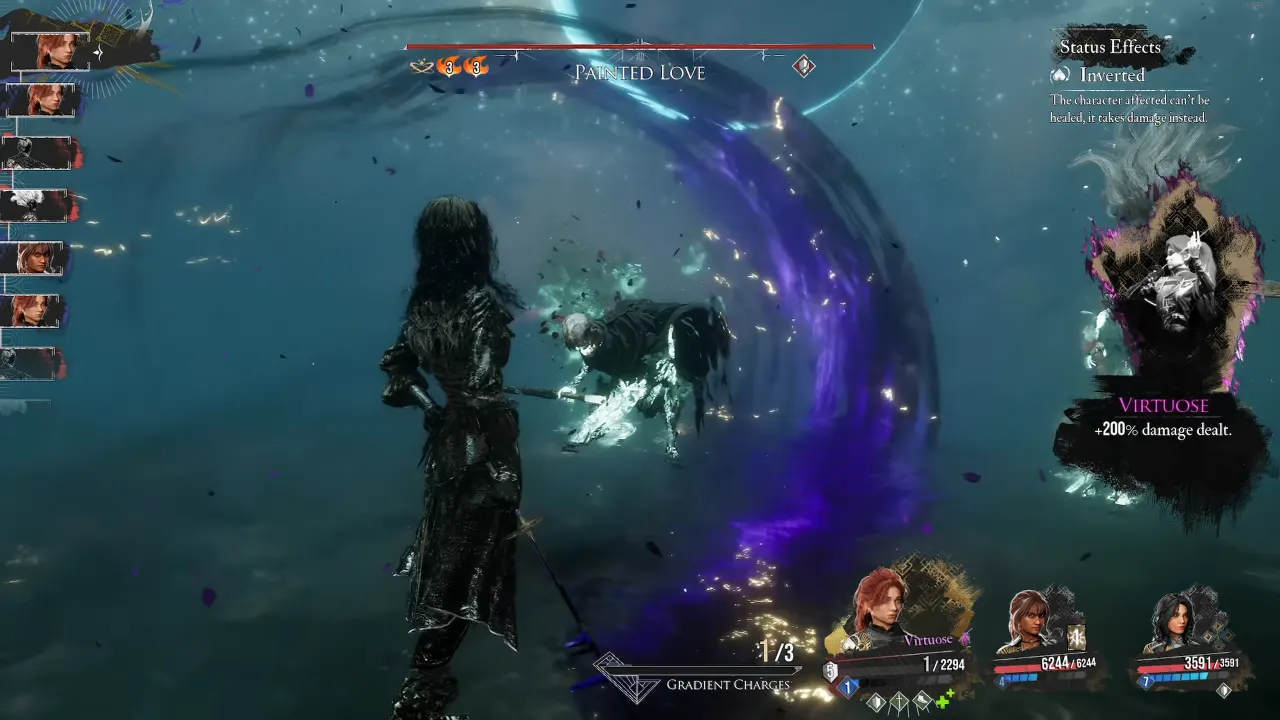
Task: Select Sciel's portrait showing 6244 HP
Action: pos(1032,617)
